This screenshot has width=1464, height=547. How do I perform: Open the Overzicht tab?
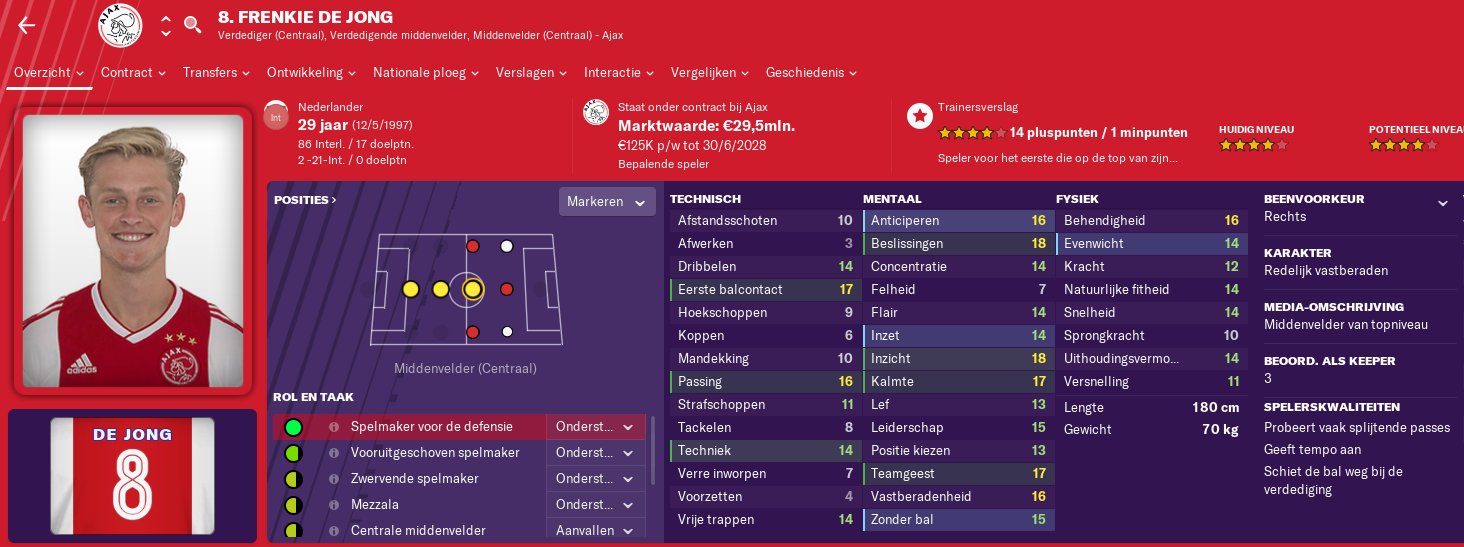click(49, 73)
